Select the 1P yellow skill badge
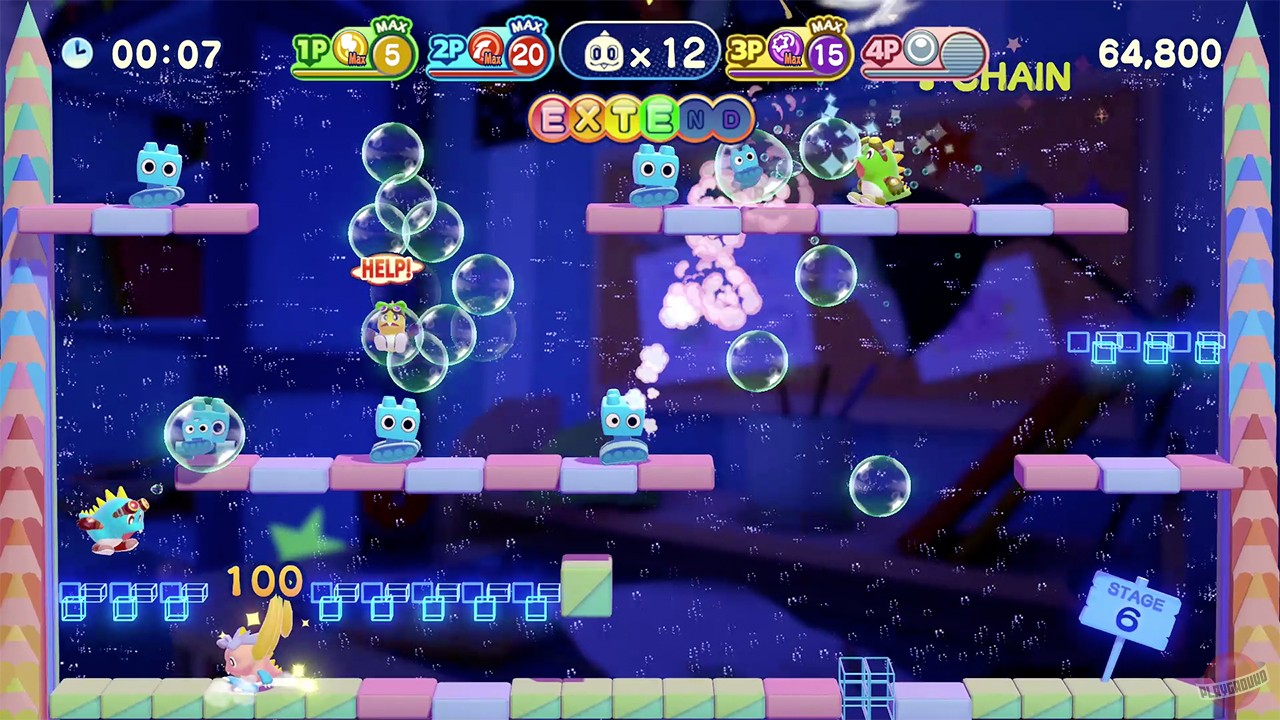The height and width of the screenshot is (720, 1280). 349,49
